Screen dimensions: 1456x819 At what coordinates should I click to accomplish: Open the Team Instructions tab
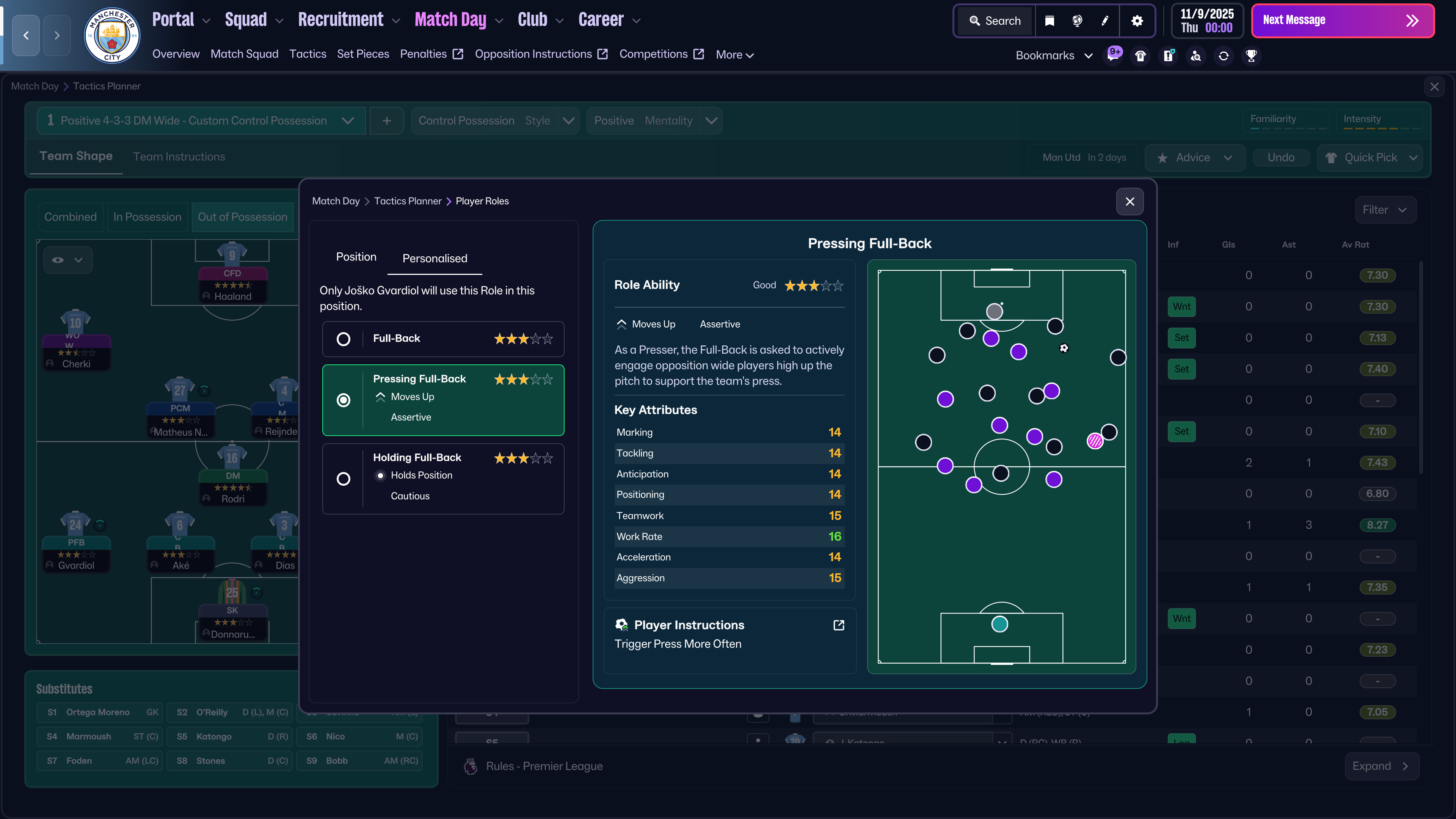179,157
